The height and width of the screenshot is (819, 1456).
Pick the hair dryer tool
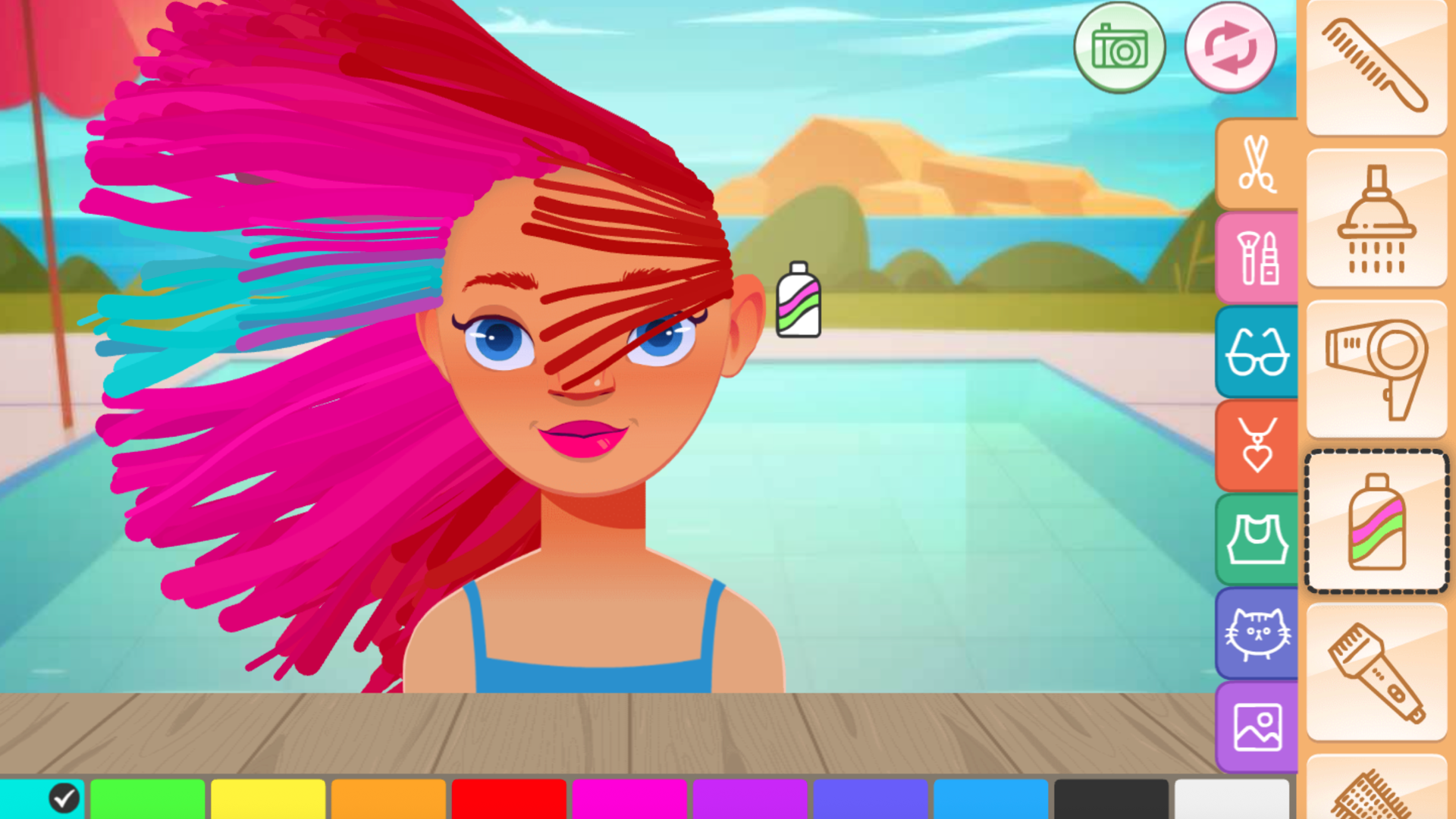[x=1376, y=366]
